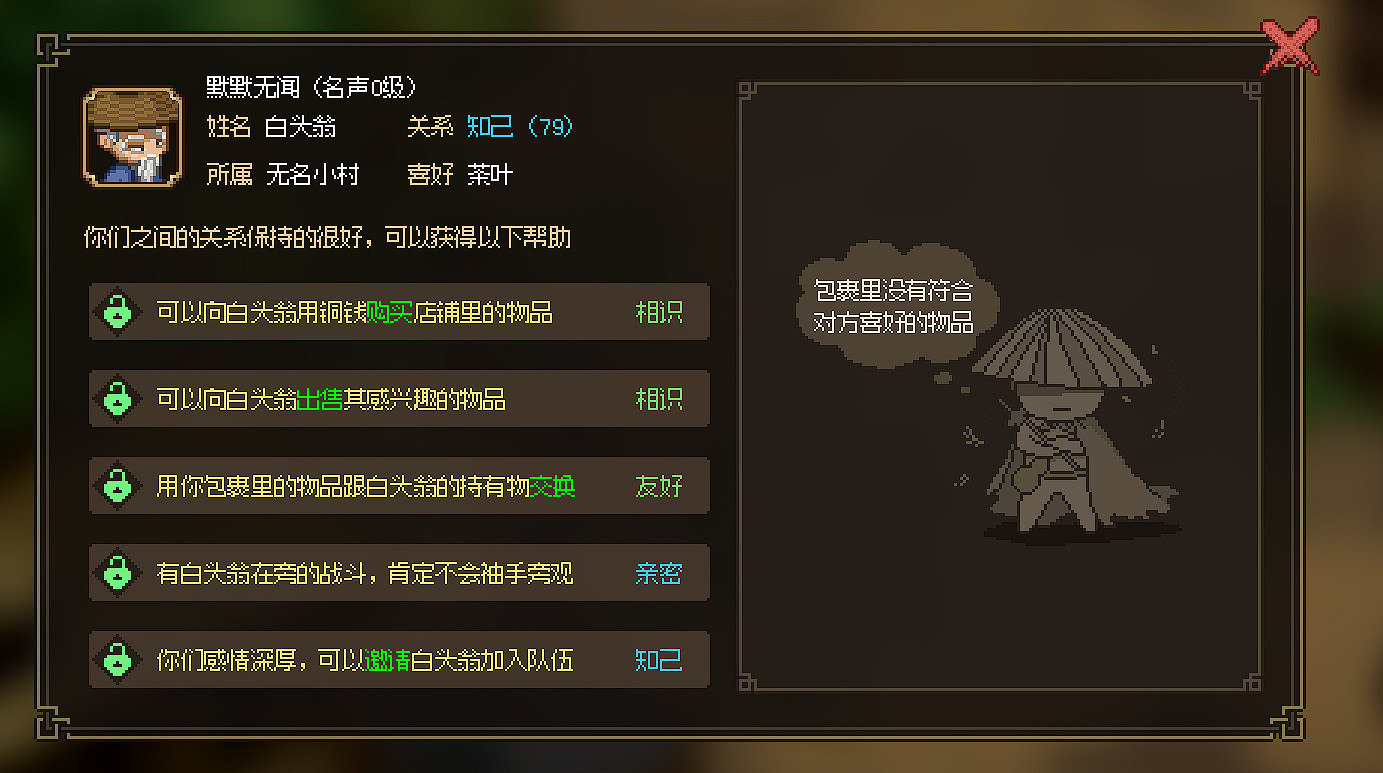Screen dimensions: 1383x773
Task: Click the 相识 label on the first benefit row
Action: pyautogui.click(x=660, y=311)
